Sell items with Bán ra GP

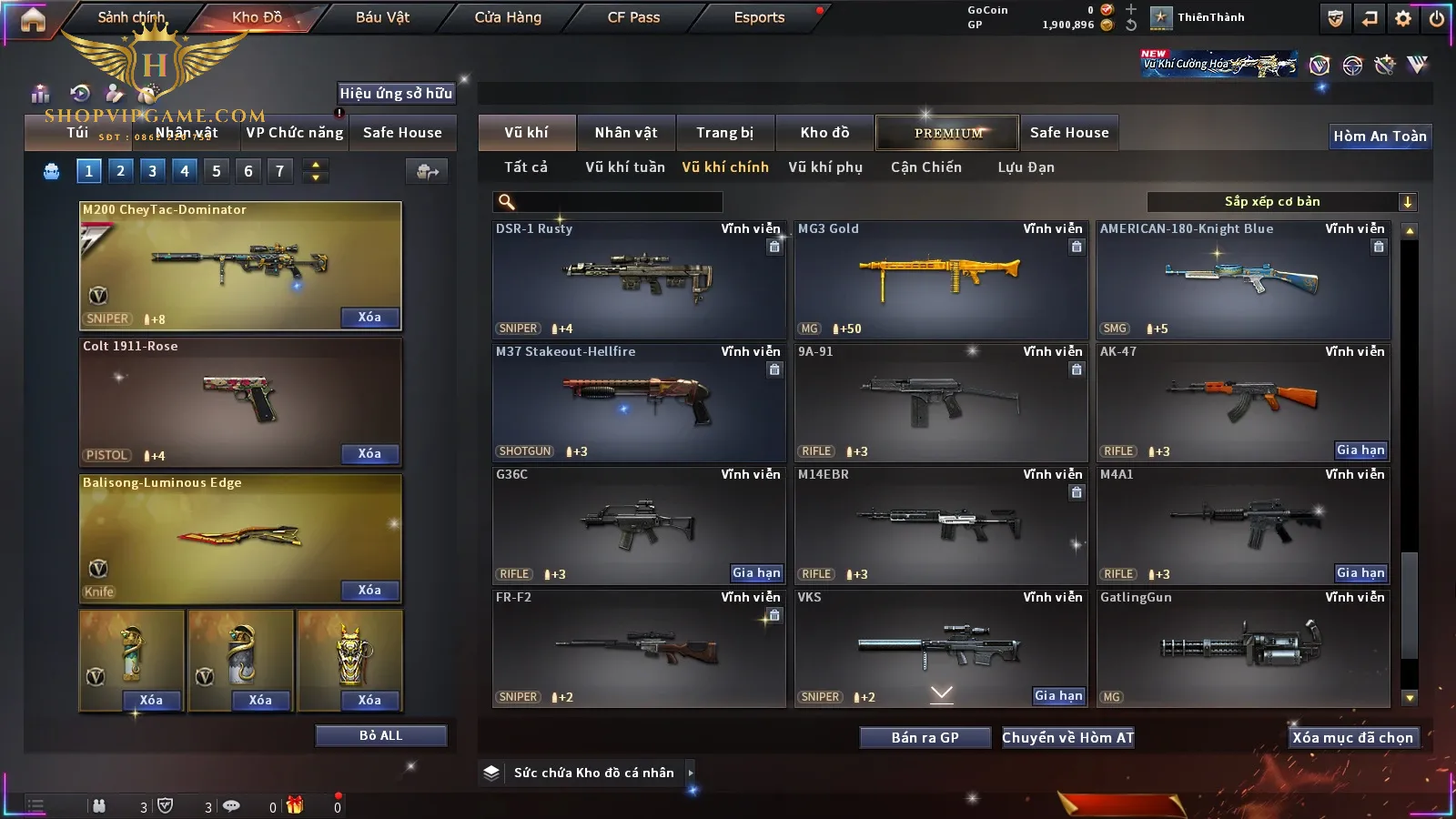[x=925, y=737]
